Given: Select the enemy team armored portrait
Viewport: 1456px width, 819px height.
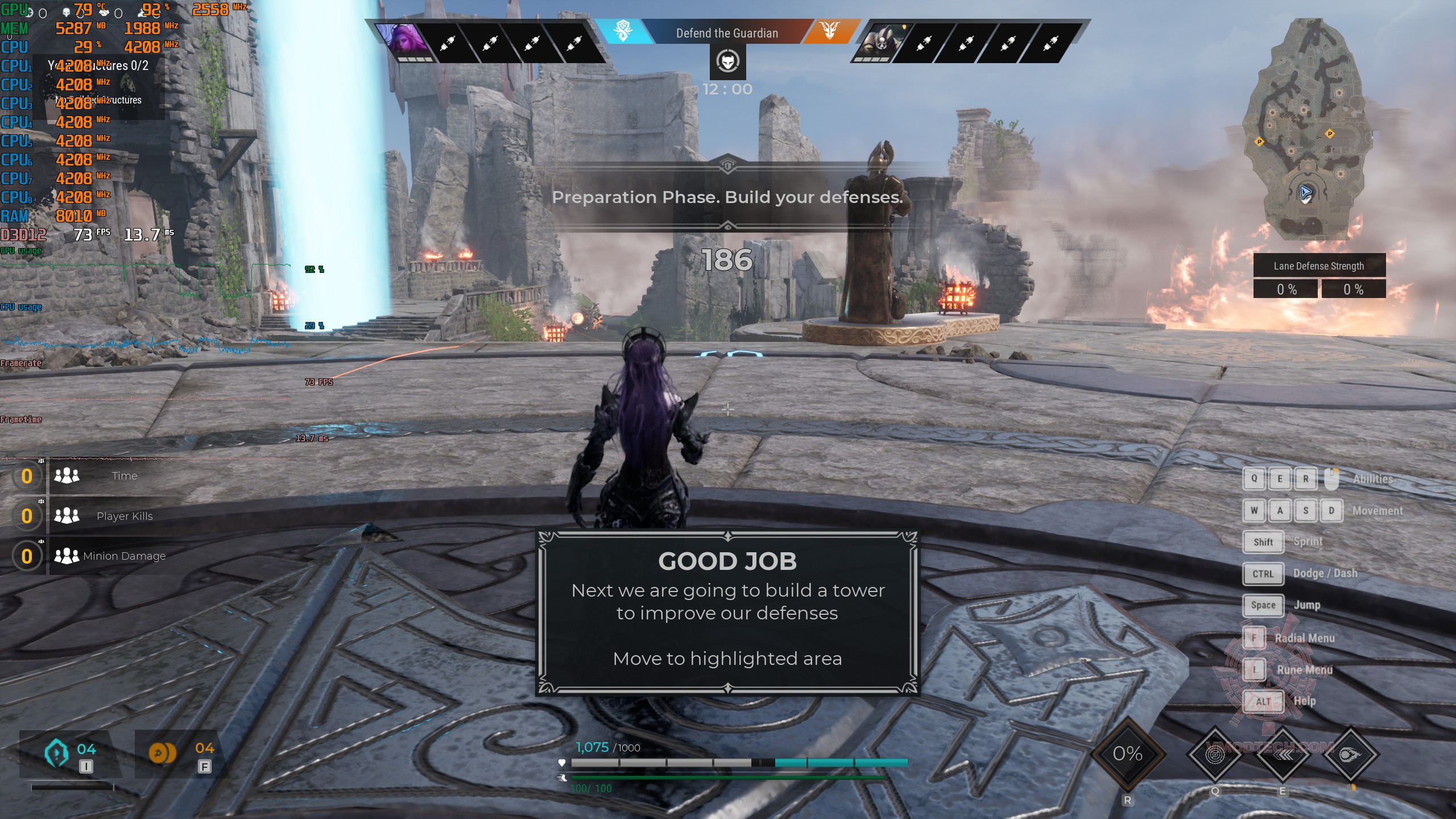Looking at the screenshot, I should (879, 42).
